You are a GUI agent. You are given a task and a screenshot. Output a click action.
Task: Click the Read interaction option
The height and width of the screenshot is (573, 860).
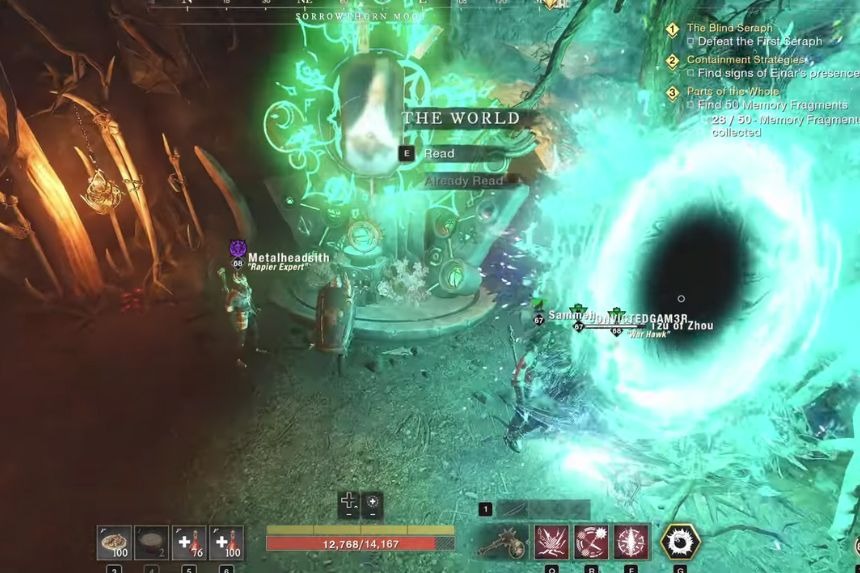439,154
